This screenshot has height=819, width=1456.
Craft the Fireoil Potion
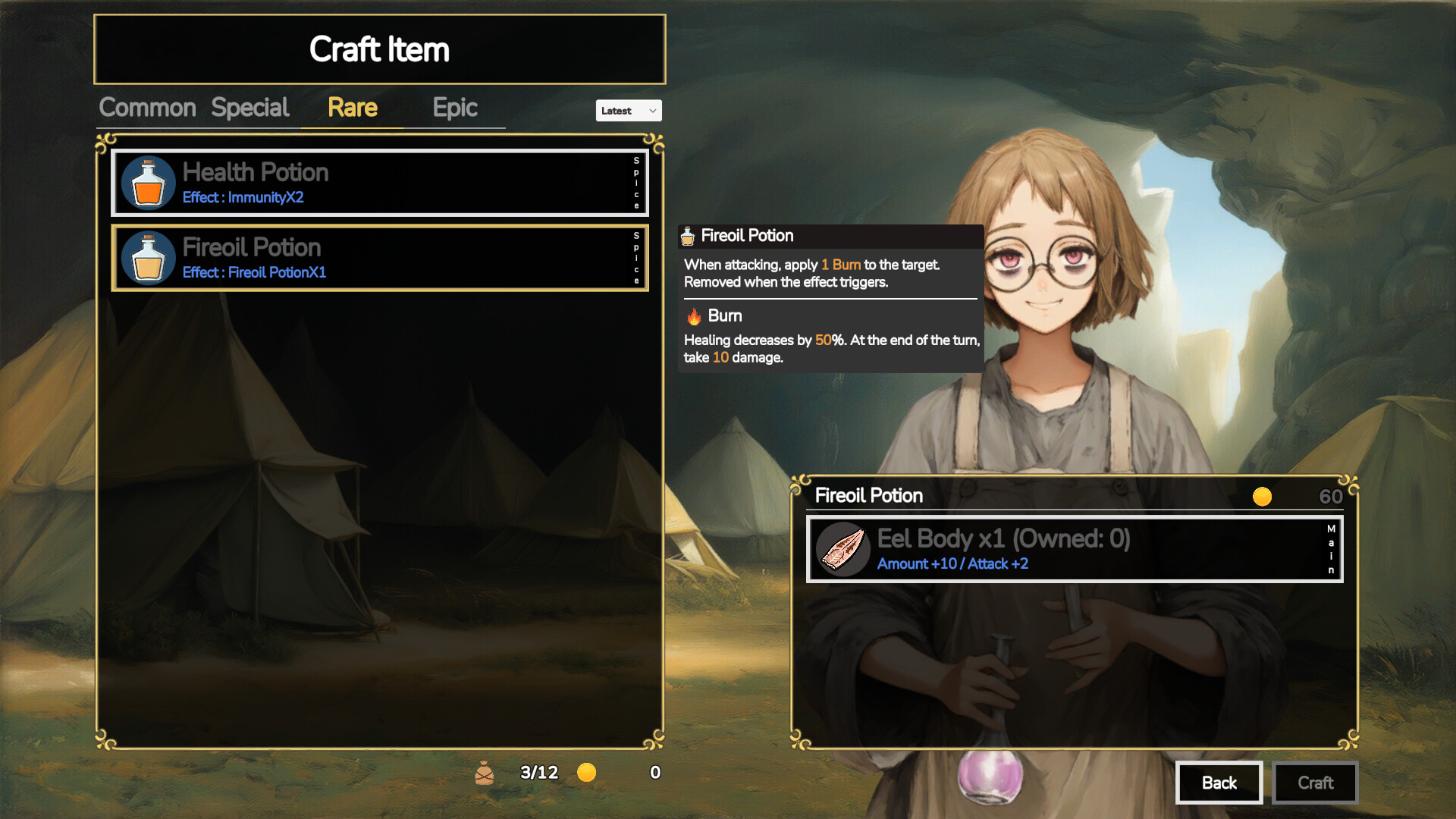(x=1315, y=783)
